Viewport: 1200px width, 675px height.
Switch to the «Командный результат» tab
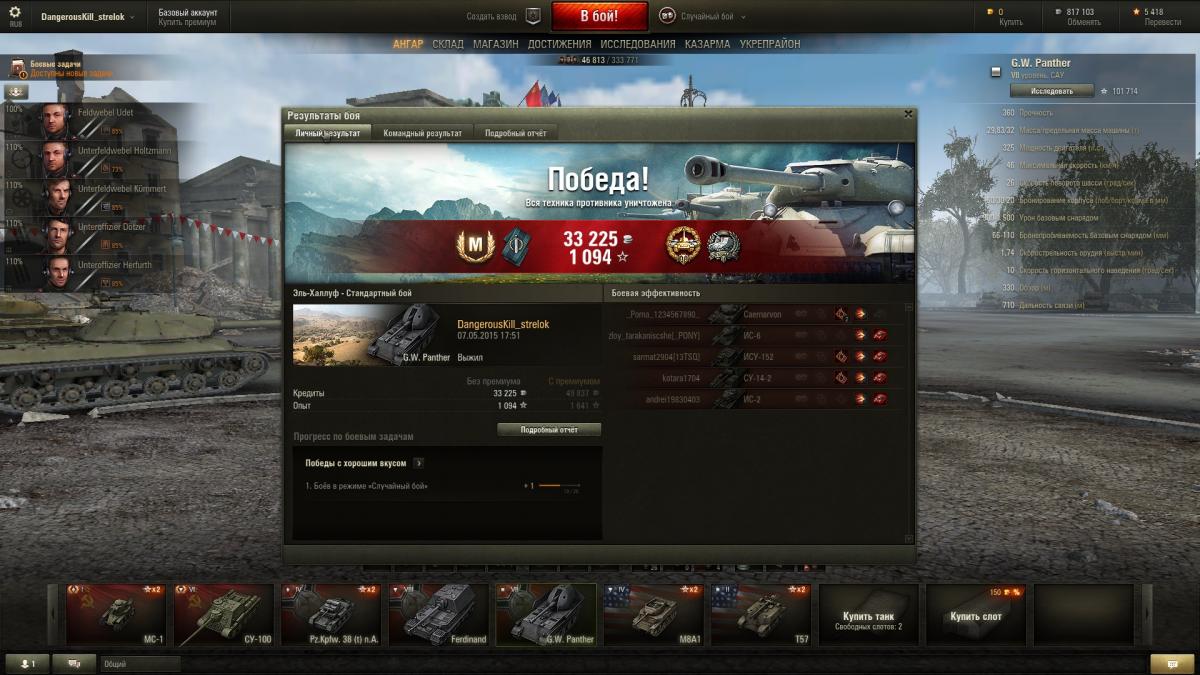[422, 133]
